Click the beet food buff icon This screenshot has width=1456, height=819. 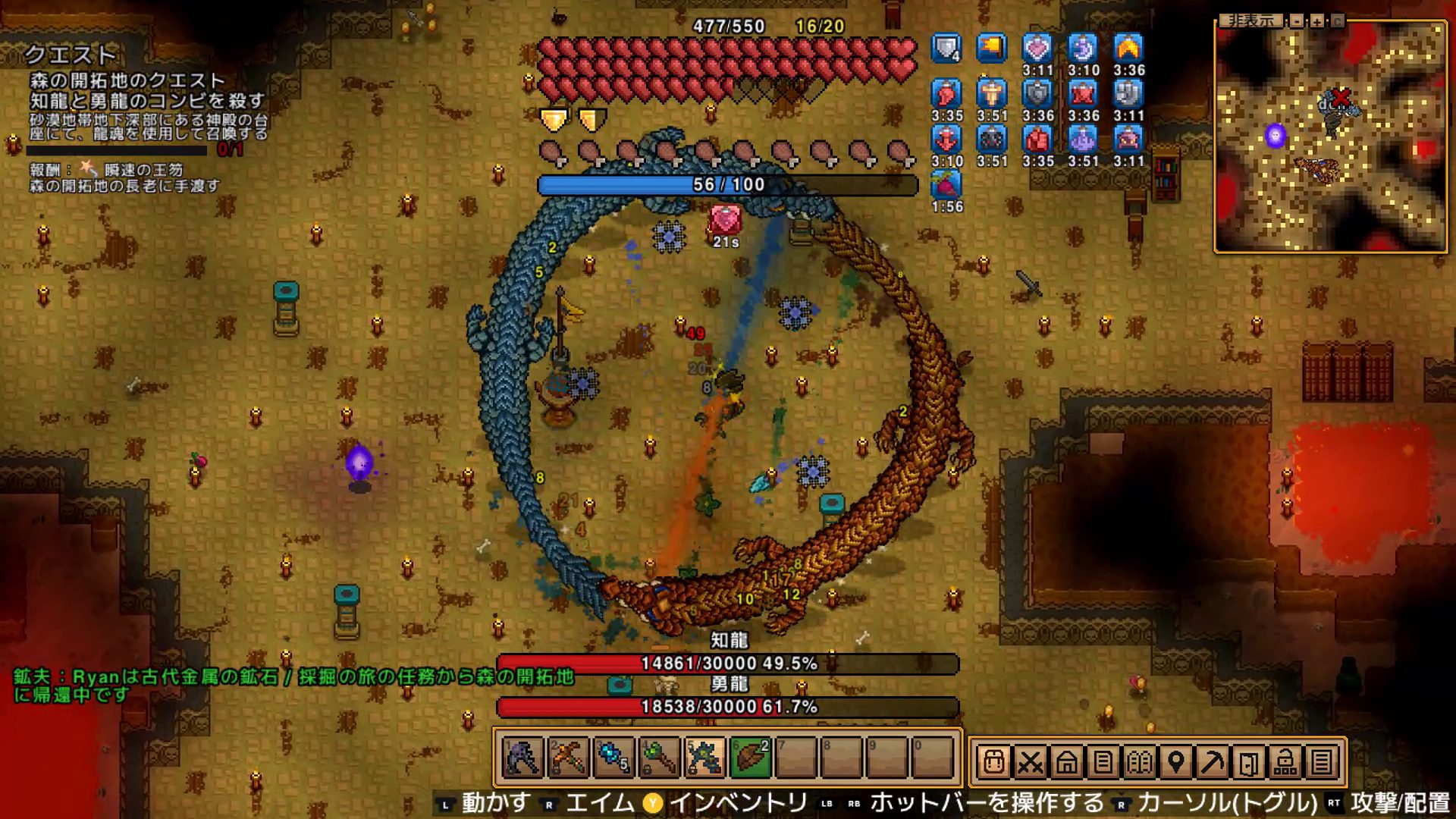tap(946, 185)
